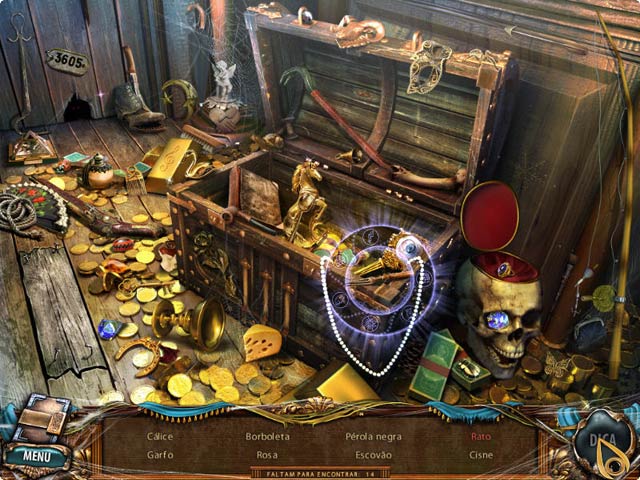Choose the red 'Rato' list entry
This screenshot has height=480, width=640.
click(481, 437)
